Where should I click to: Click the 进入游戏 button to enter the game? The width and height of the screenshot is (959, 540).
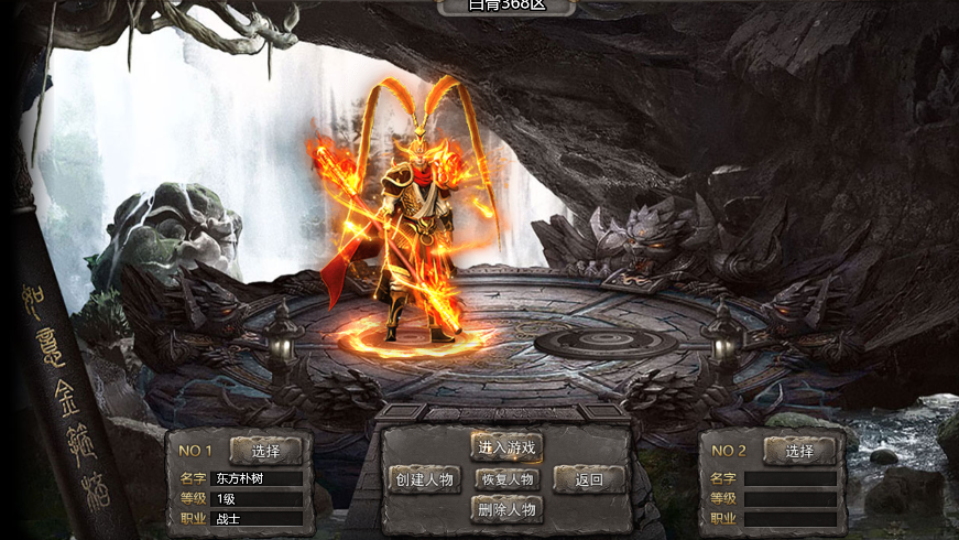(x=506, y=447)
